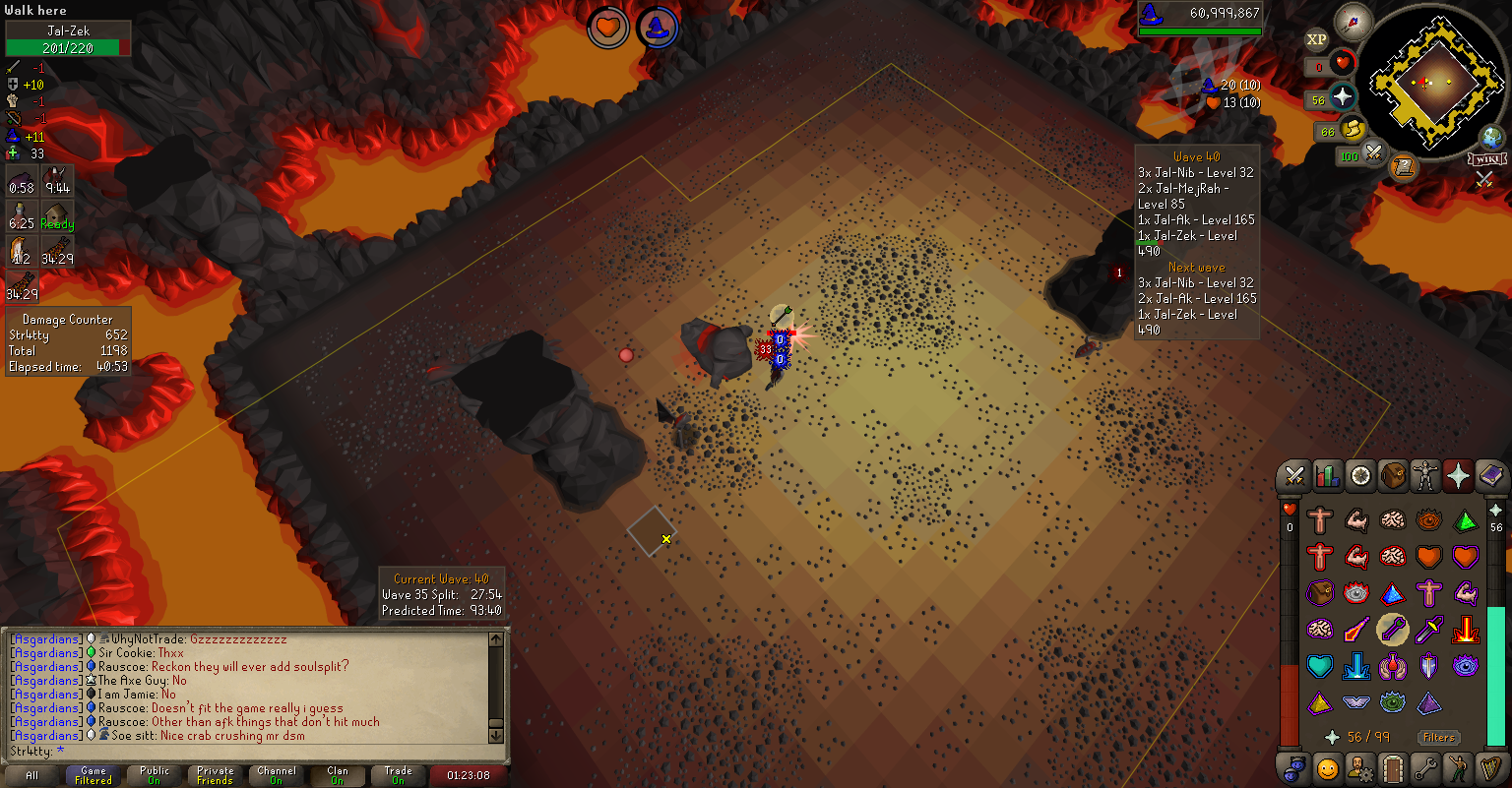Viewport: 1512px width, 788px height.
Task: Open the Combat Options tab
Action: click(1294, 476)
